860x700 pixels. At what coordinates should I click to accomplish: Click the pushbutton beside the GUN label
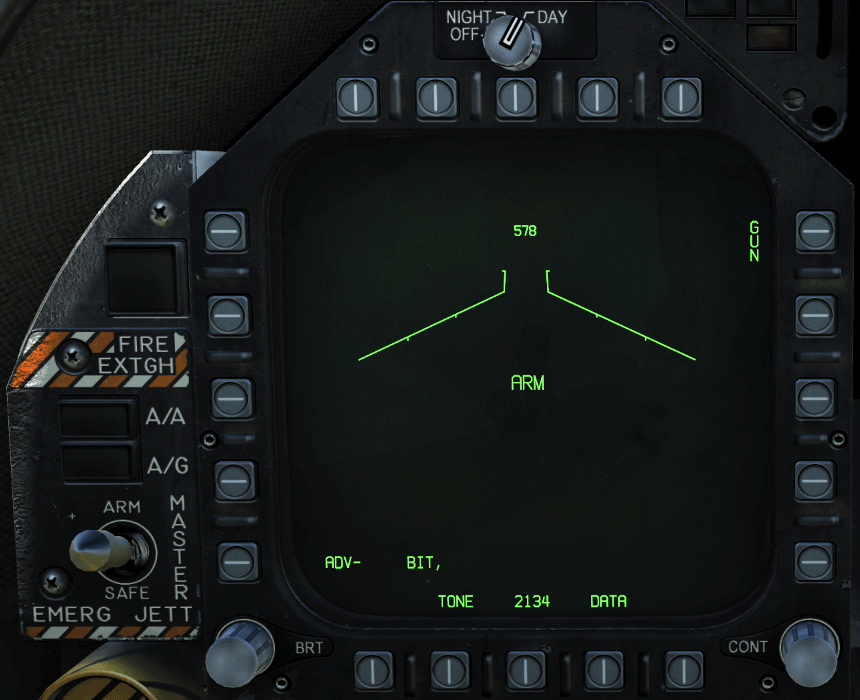pyautogui.click(x=816, y=233)
